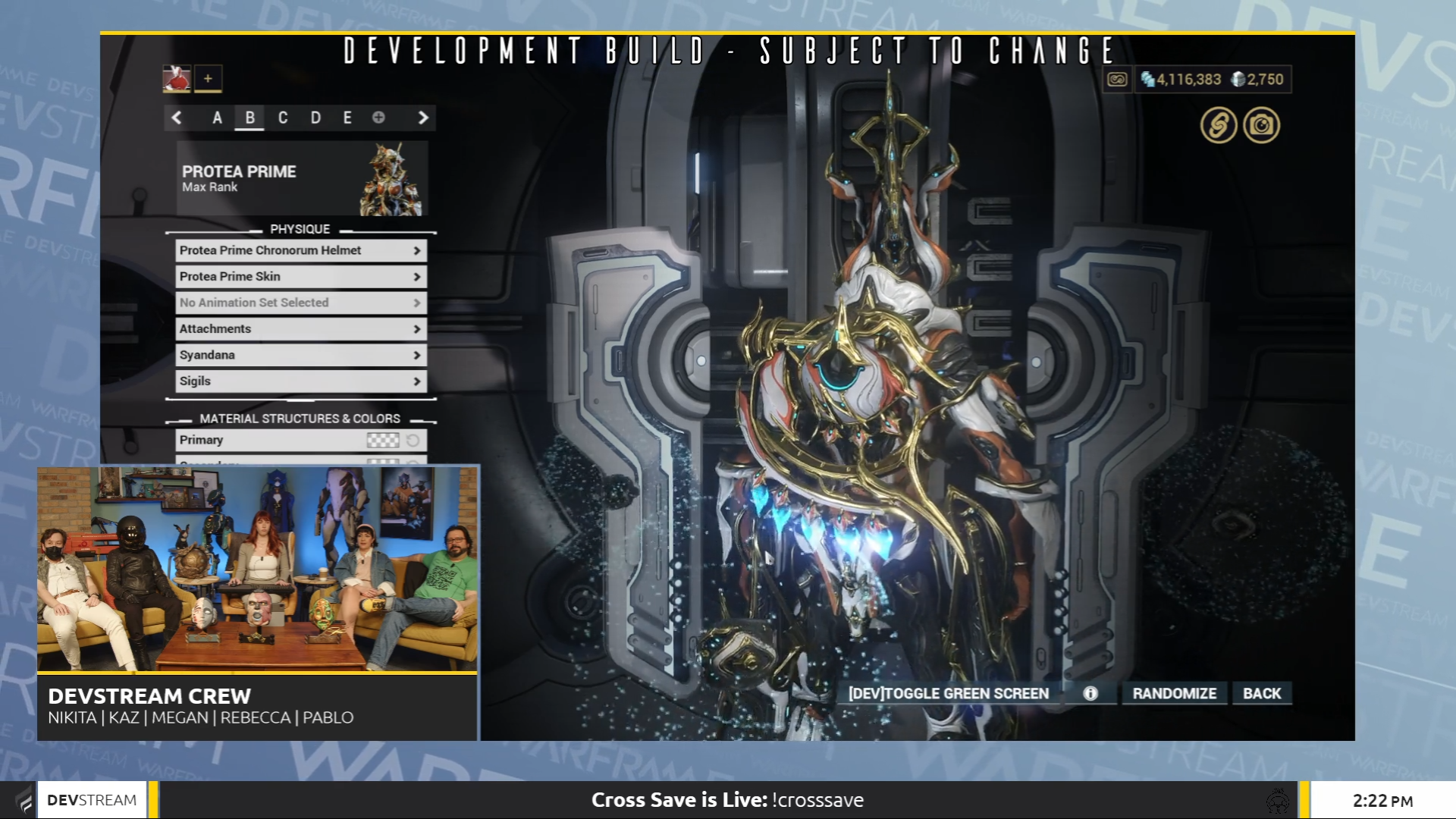This screenshot has width=1456, height=819.
Task: Choose Protea Prime Chronorum Helmet option
Action: [x=300, y=250]
